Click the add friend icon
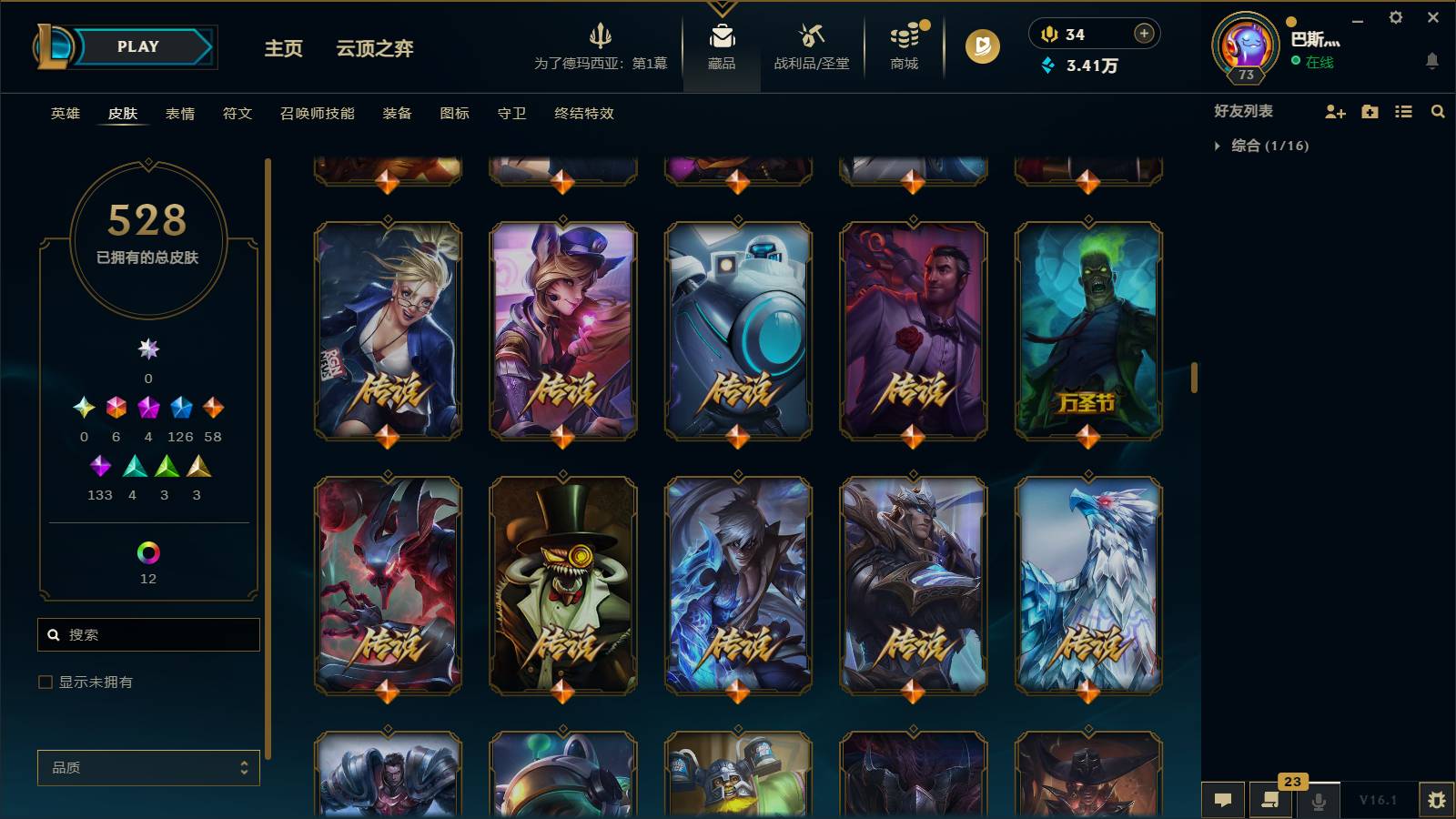Screen dimensions: 1456x819 1334,112
